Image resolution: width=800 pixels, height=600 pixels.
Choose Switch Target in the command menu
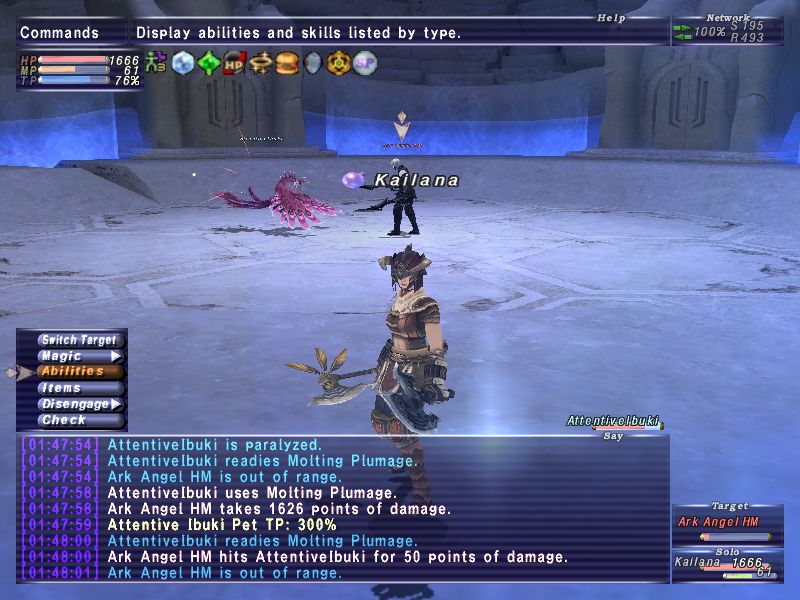point(79,340)
